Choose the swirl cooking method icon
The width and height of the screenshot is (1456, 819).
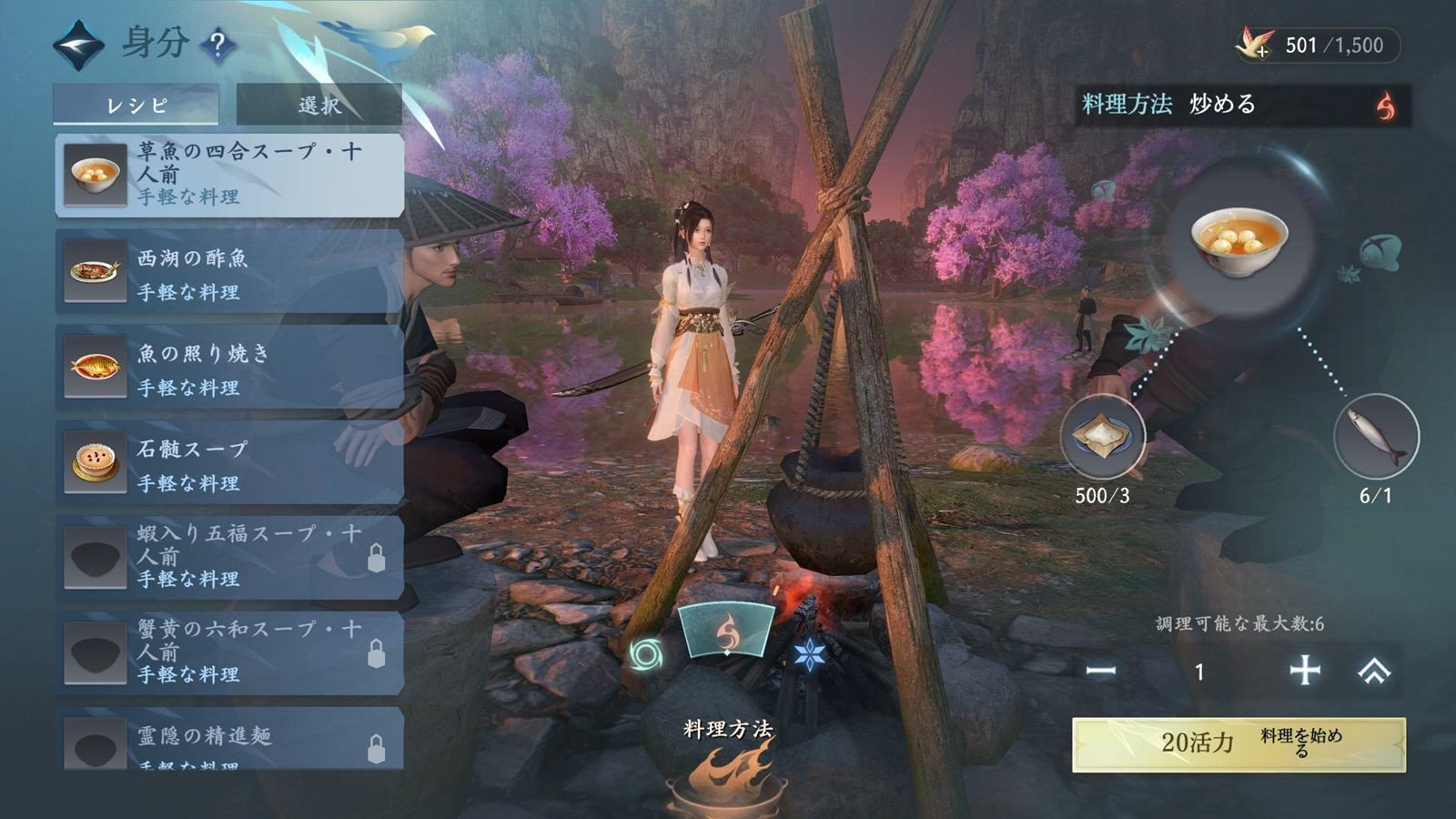(x=645, y=653)
